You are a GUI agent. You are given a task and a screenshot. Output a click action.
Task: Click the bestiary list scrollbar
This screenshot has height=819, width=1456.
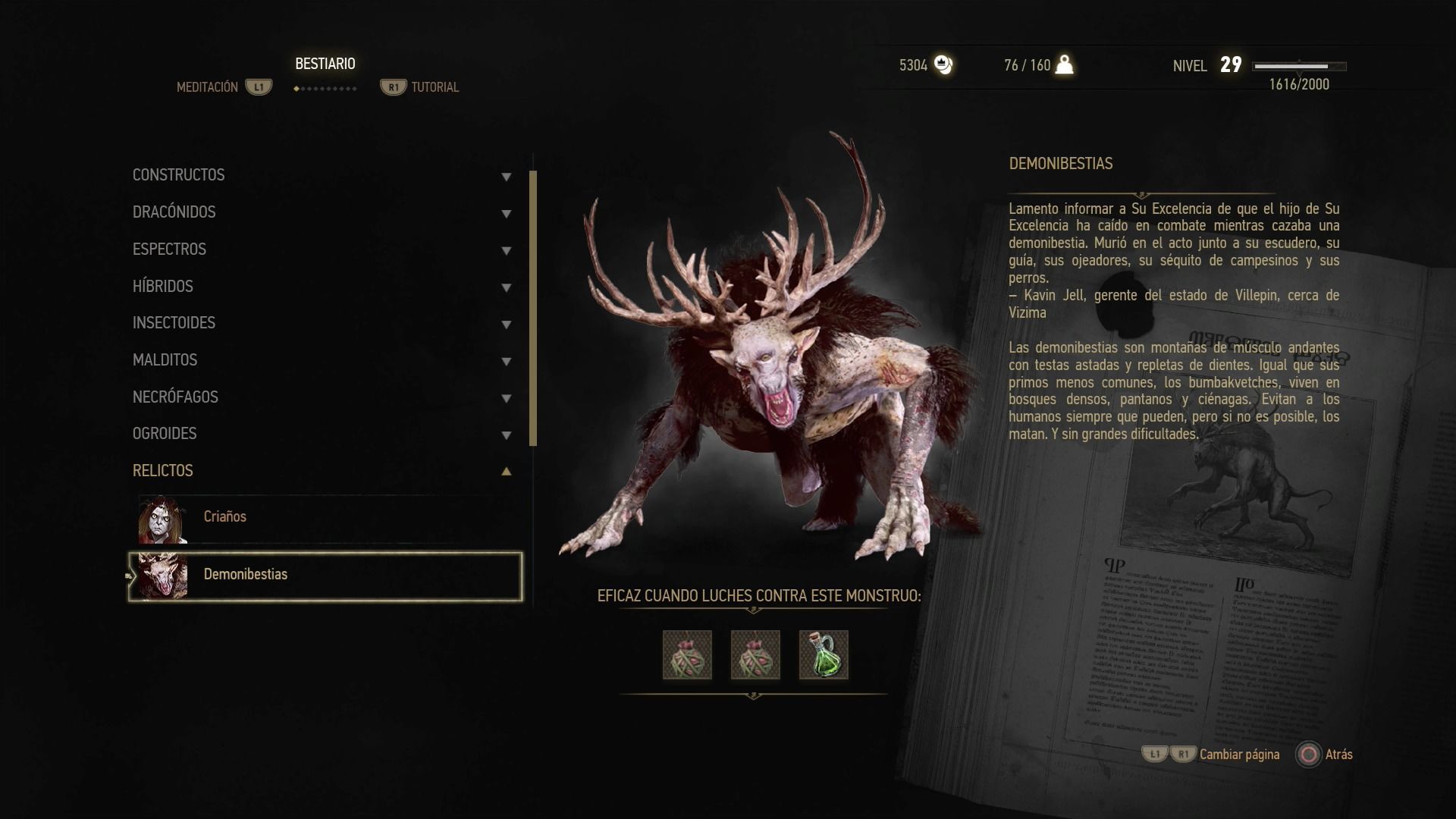533,308
